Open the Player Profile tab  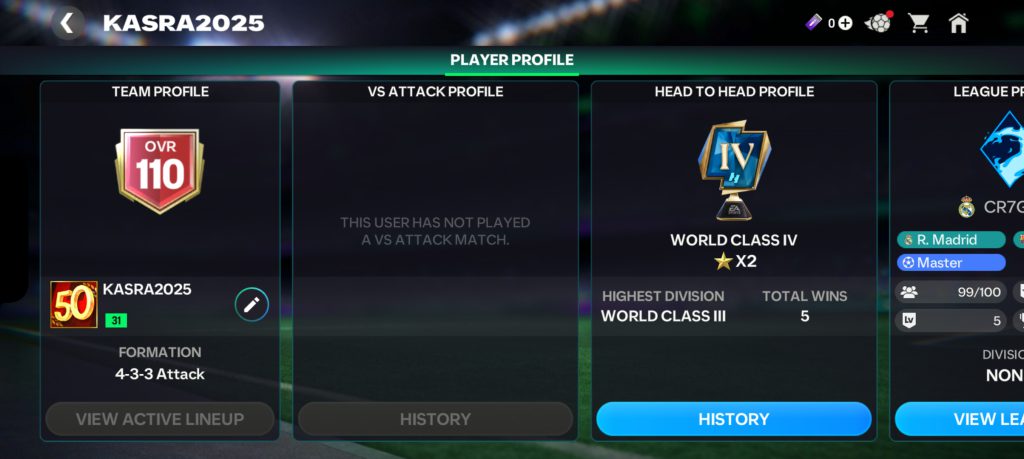(511, 60)
